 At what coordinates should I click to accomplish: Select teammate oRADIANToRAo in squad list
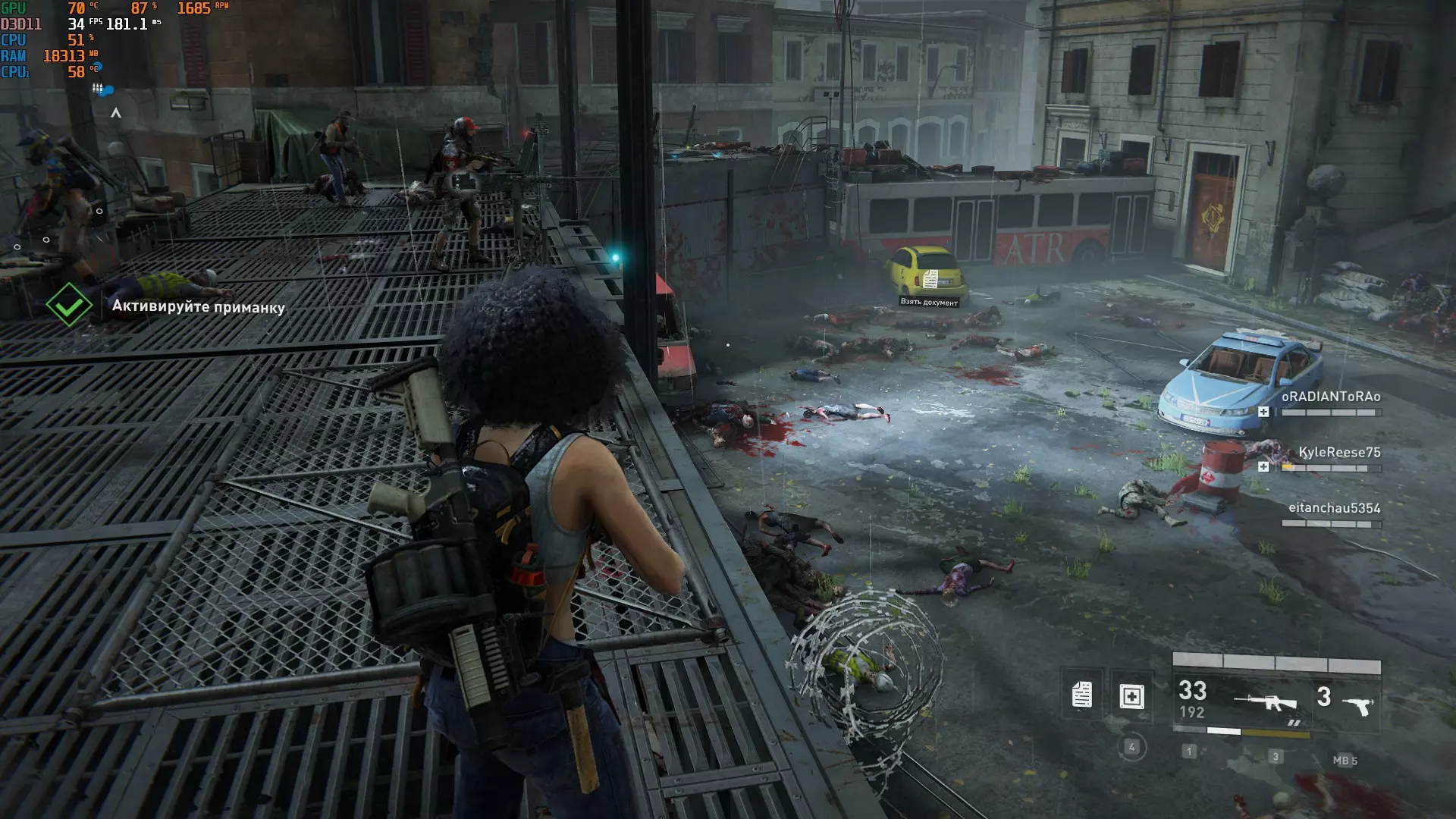pos(1330,397)
